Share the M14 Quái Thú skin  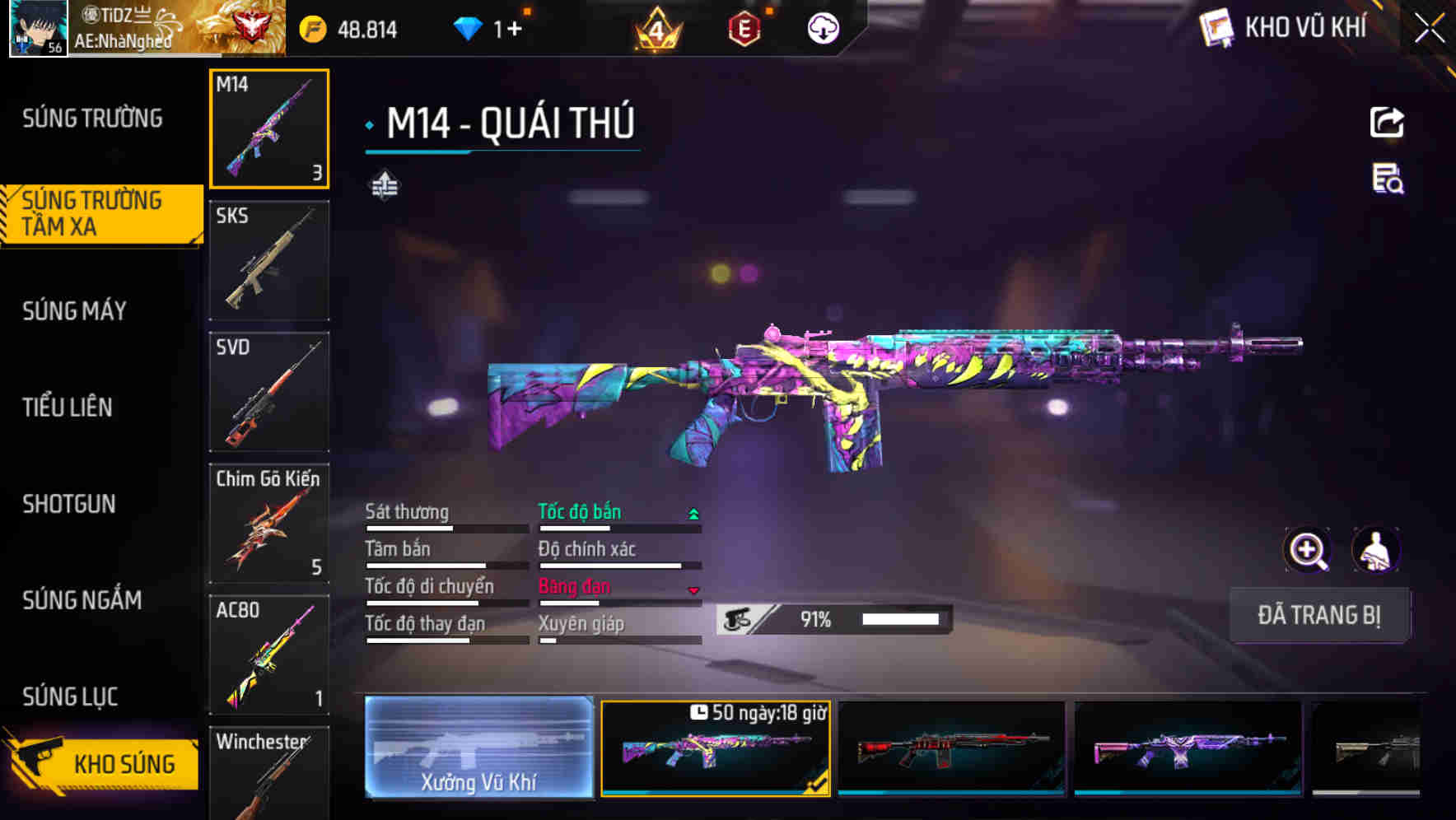(x=1387, y=123)
